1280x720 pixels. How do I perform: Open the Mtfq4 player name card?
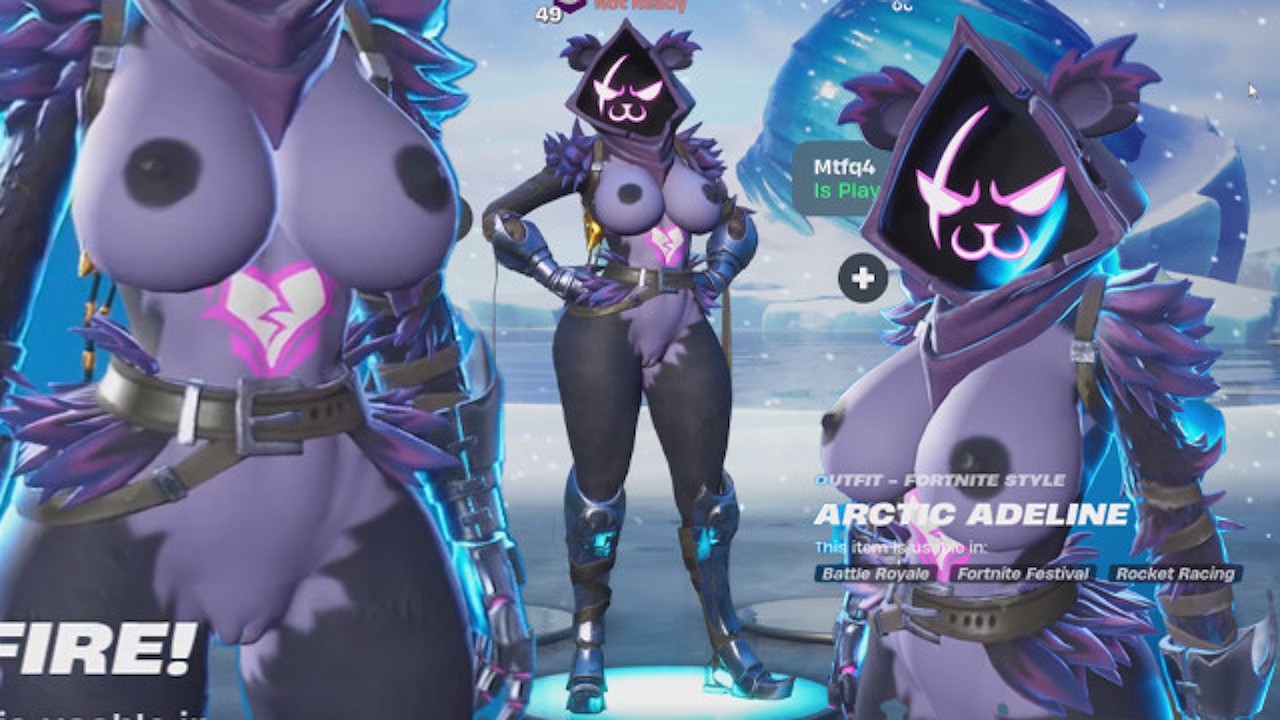click(x=834, y=178)
